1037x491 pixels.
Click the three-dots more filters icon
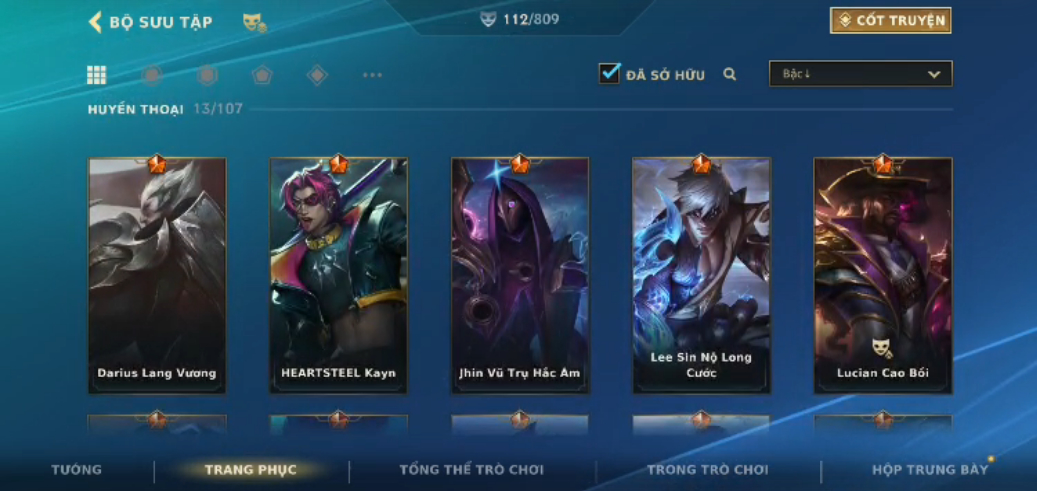[x=372, y=75]
